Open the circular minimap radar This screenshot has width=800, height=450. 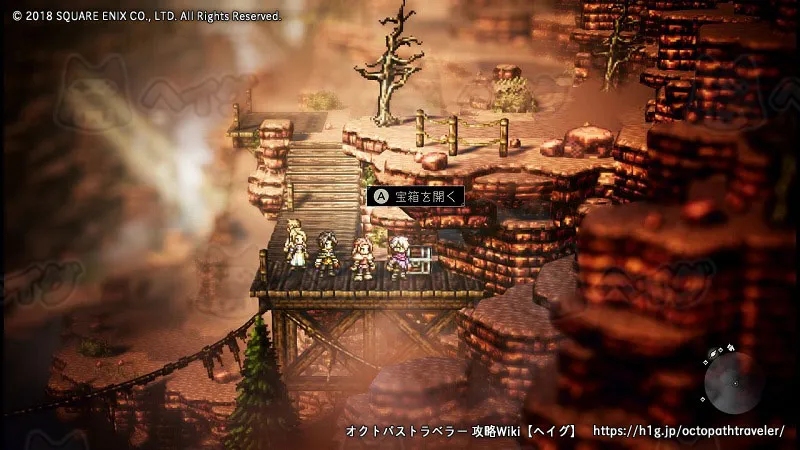733,383
